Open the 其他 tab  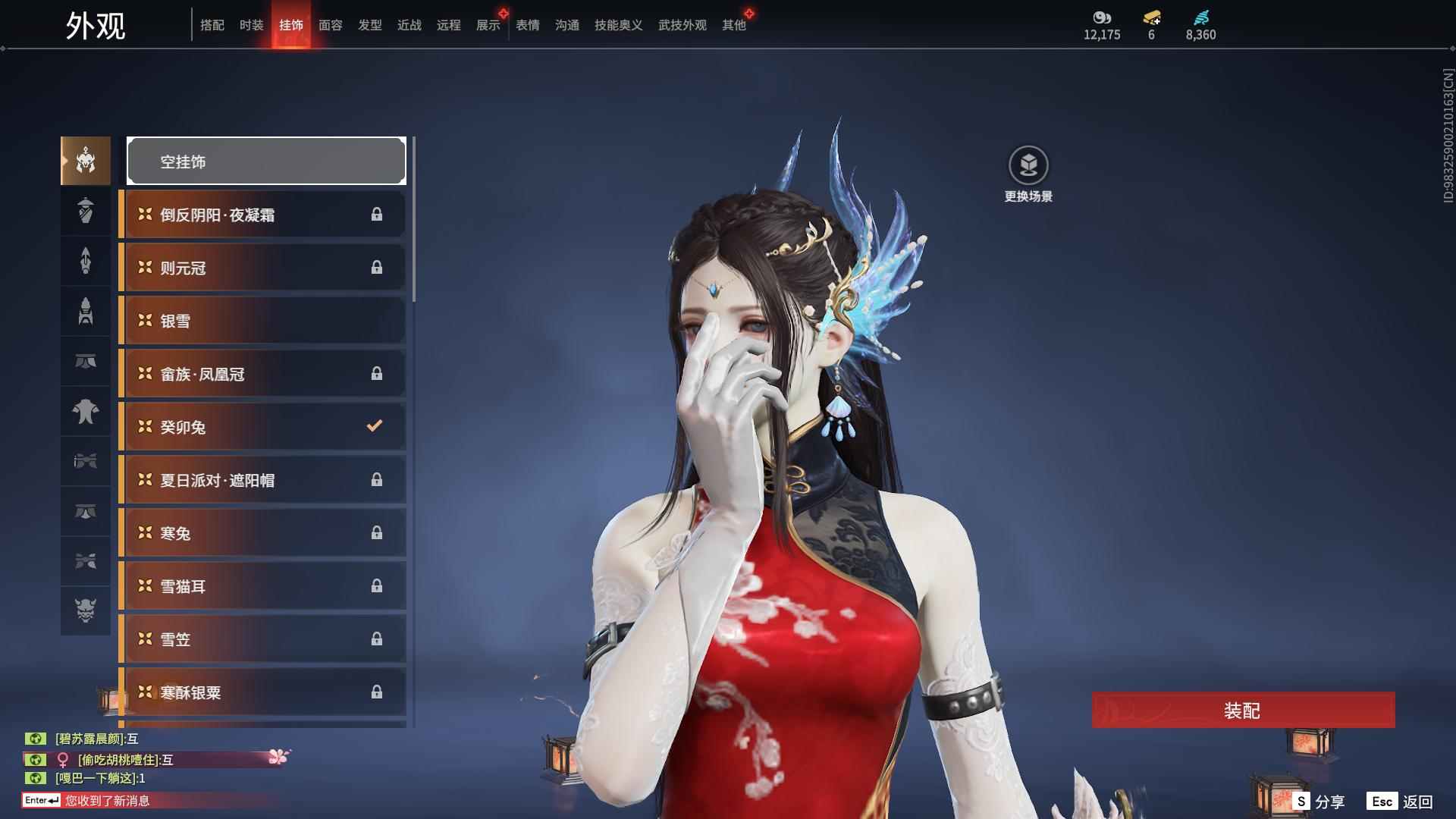click(733, 25)
